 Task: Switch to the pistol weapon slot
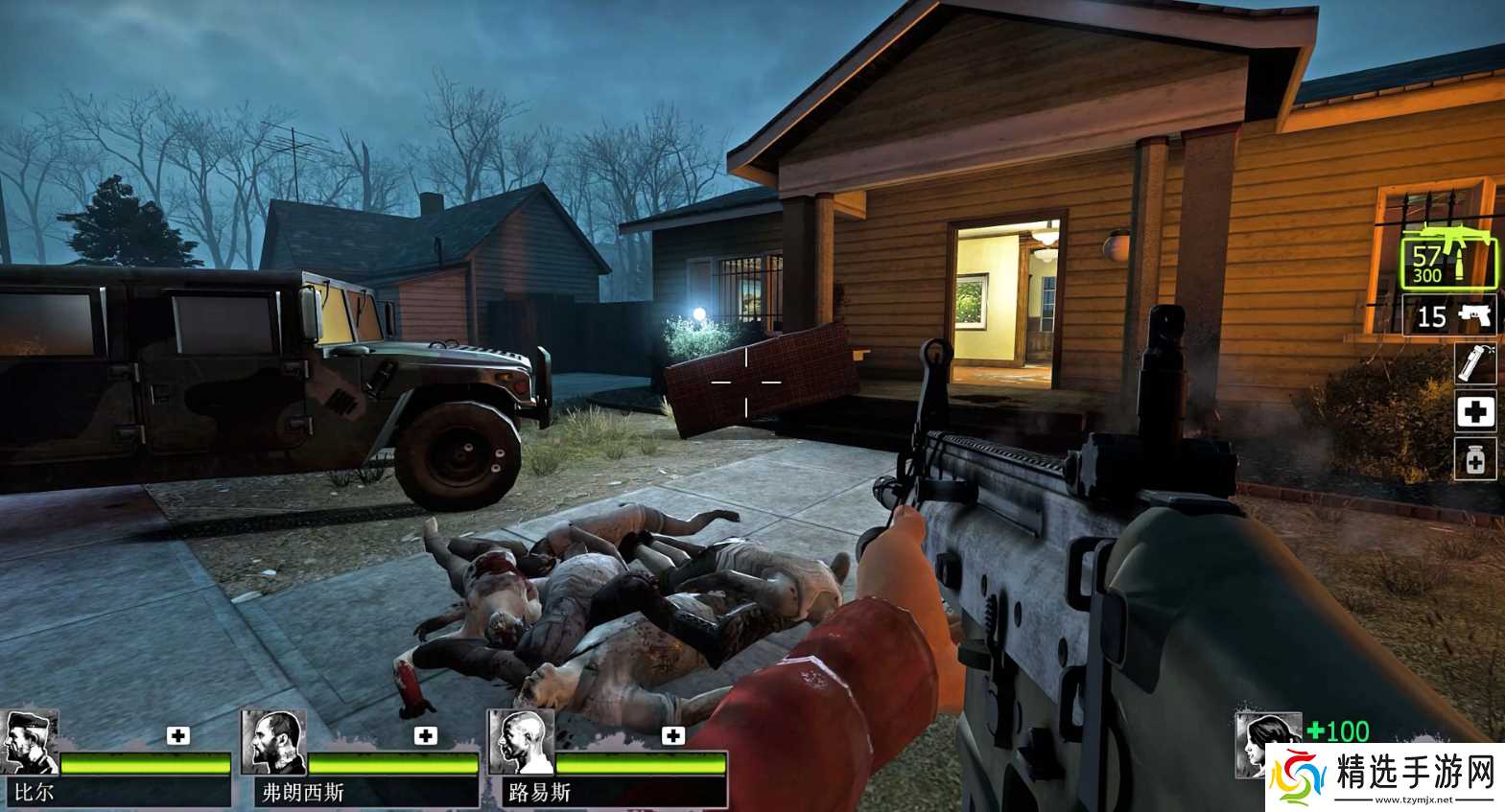coord(1449,315)
